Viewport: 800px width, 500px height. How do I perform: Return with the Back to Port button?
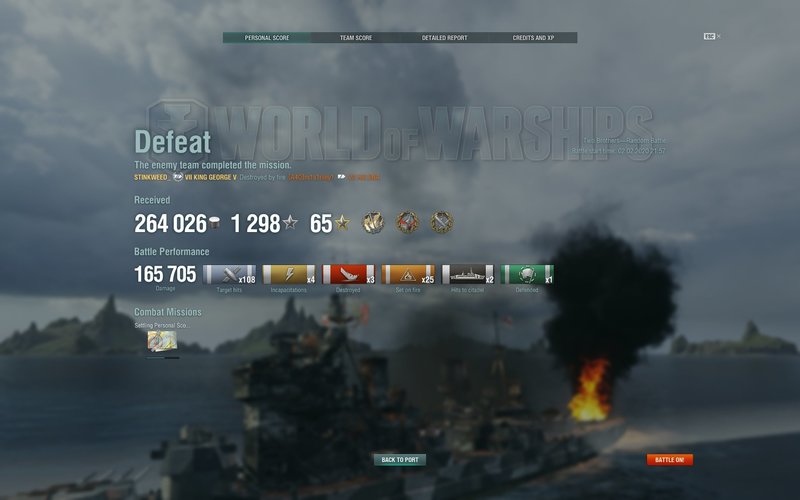400,460
